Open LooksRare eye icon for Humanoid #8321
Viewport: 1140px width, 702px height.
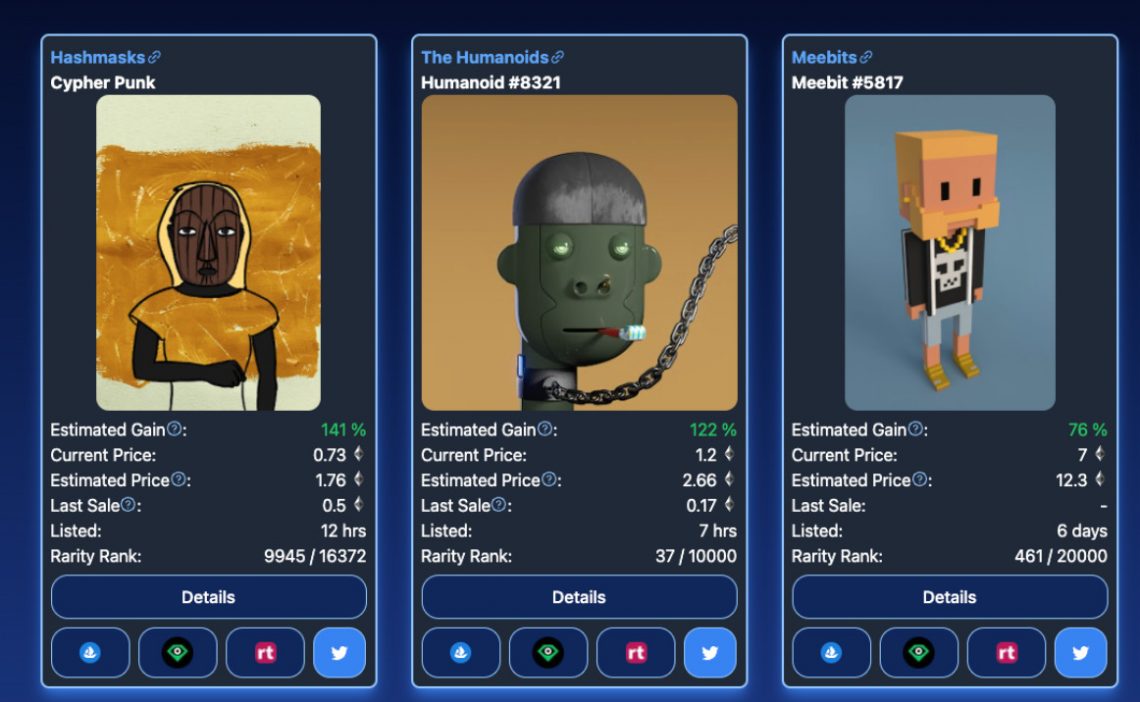point(548,653)
